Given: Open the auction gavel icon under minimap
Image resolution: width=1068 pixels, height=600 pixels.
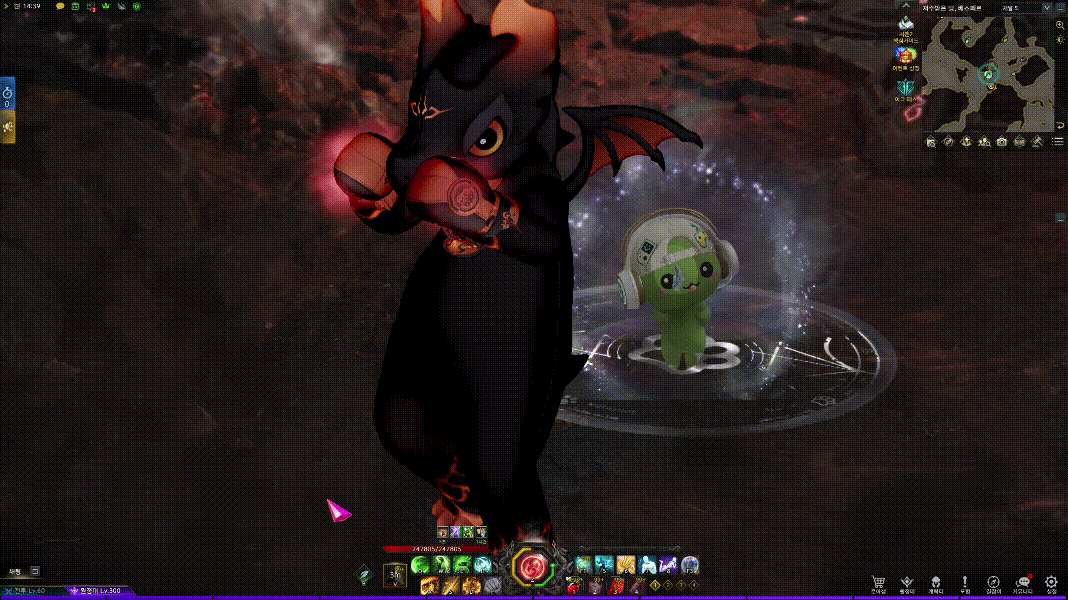Looking at the screenshot, I should [x=1037, y=142].
